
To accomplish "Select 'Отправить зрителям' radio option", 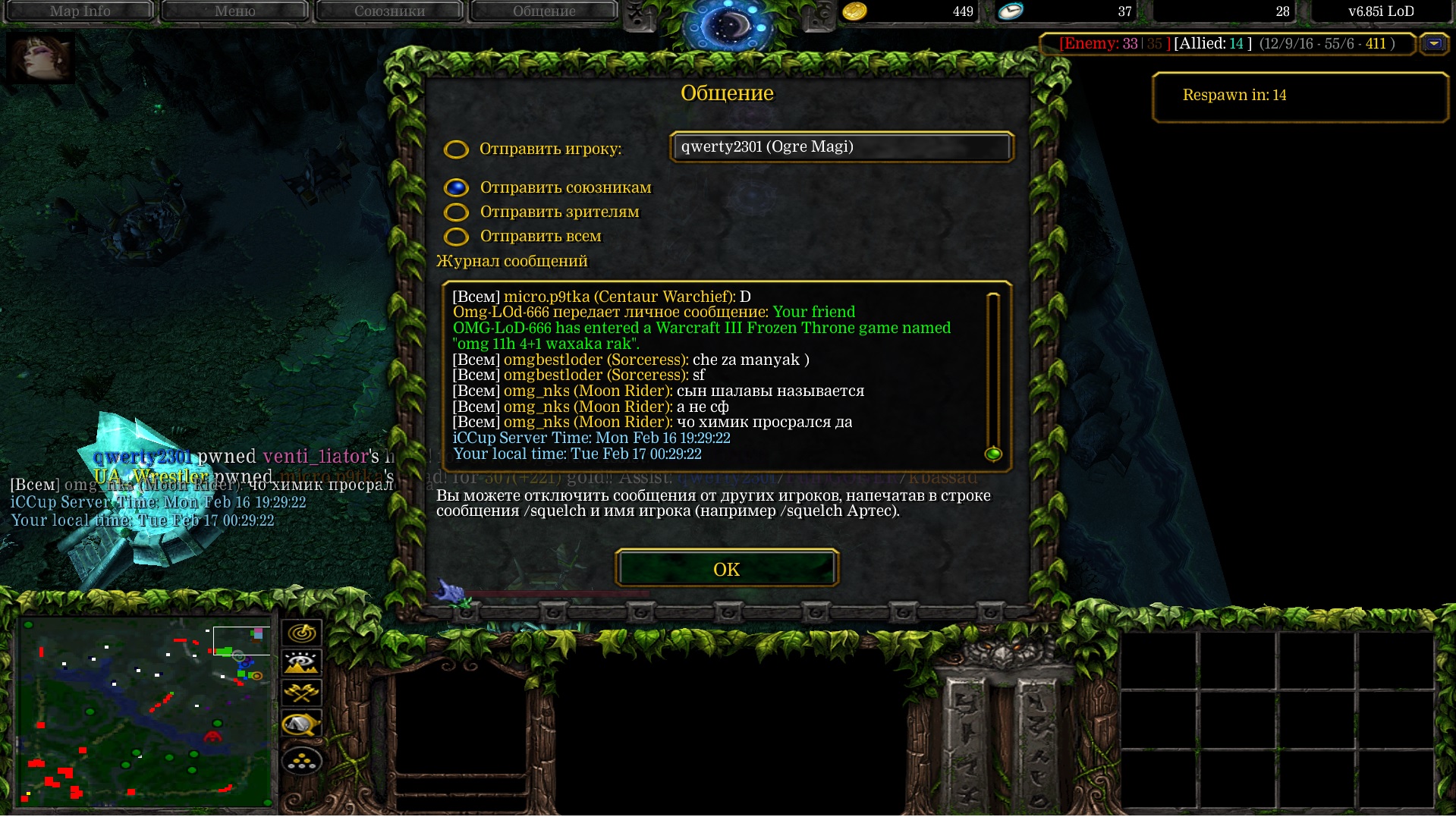I will point(456,212).
